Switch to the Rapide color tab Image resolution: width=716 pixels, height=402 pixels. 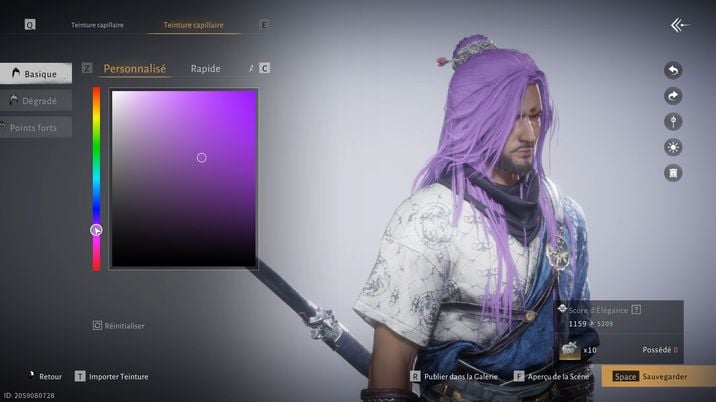click(205, 69)
